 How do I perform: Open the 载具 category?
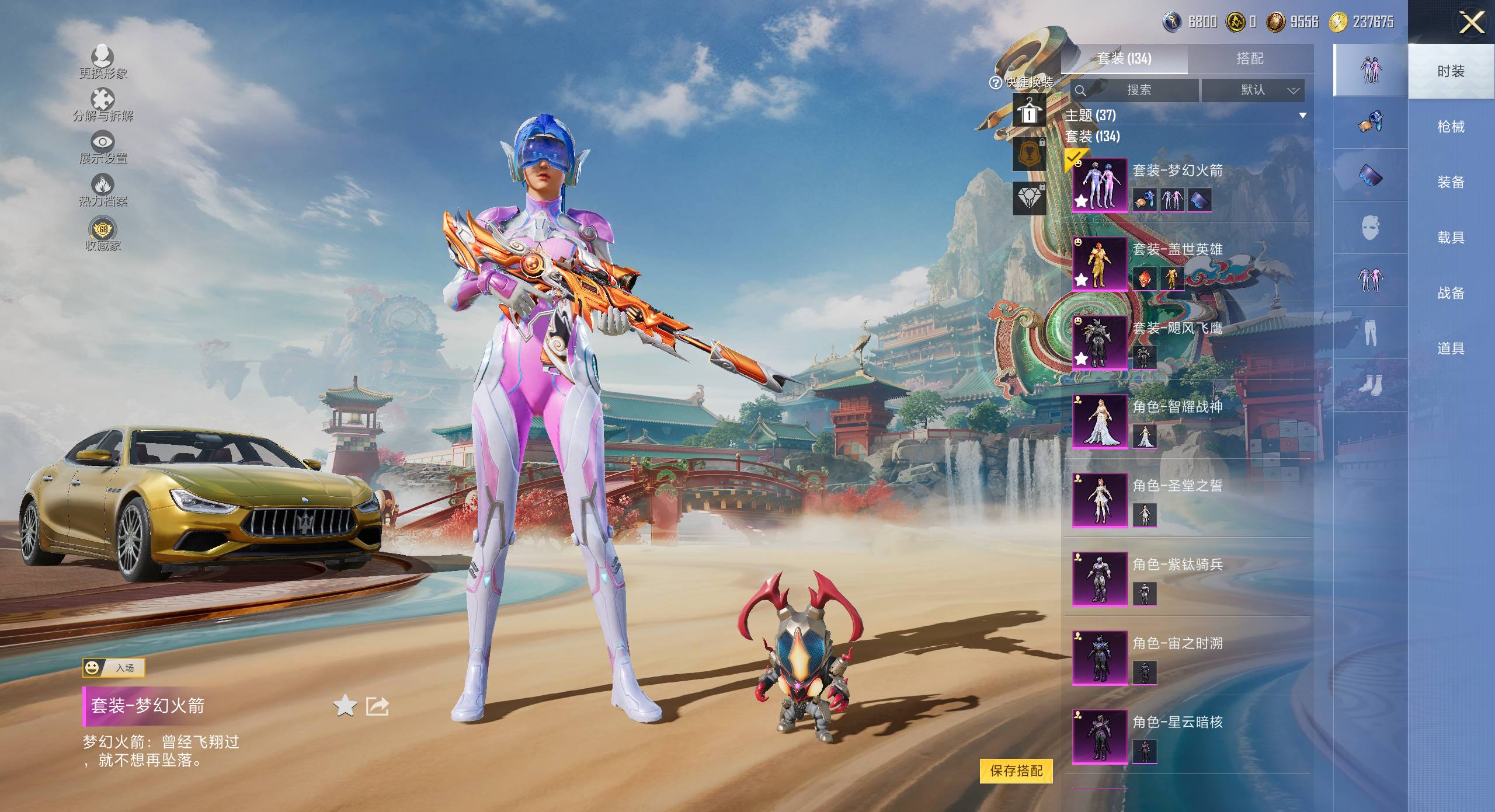click(1451, 238)
